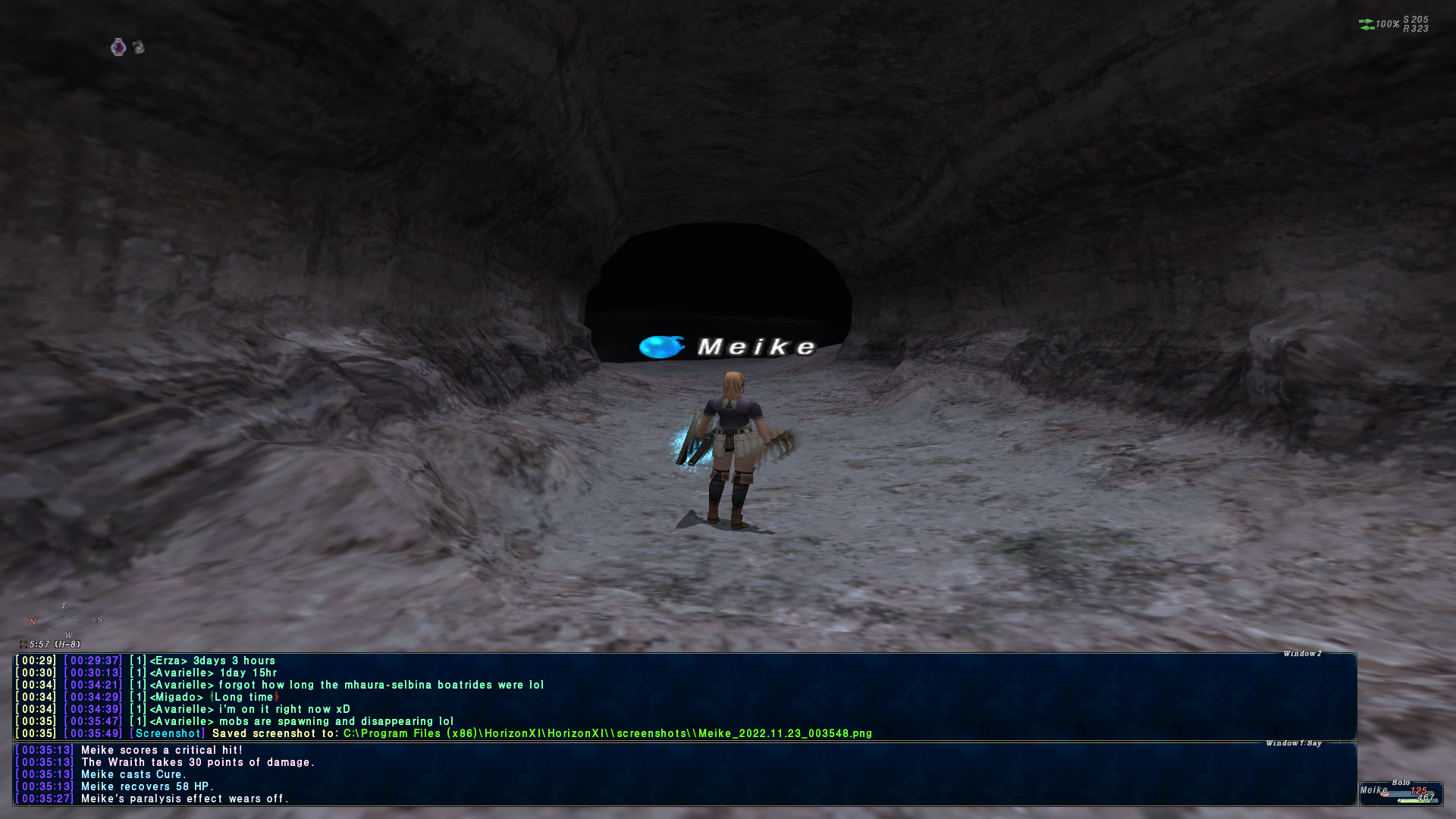Screen dimensions: 1456x819
Task: Click the green download arrow network indicator
Action: (x=1367, y=29)
